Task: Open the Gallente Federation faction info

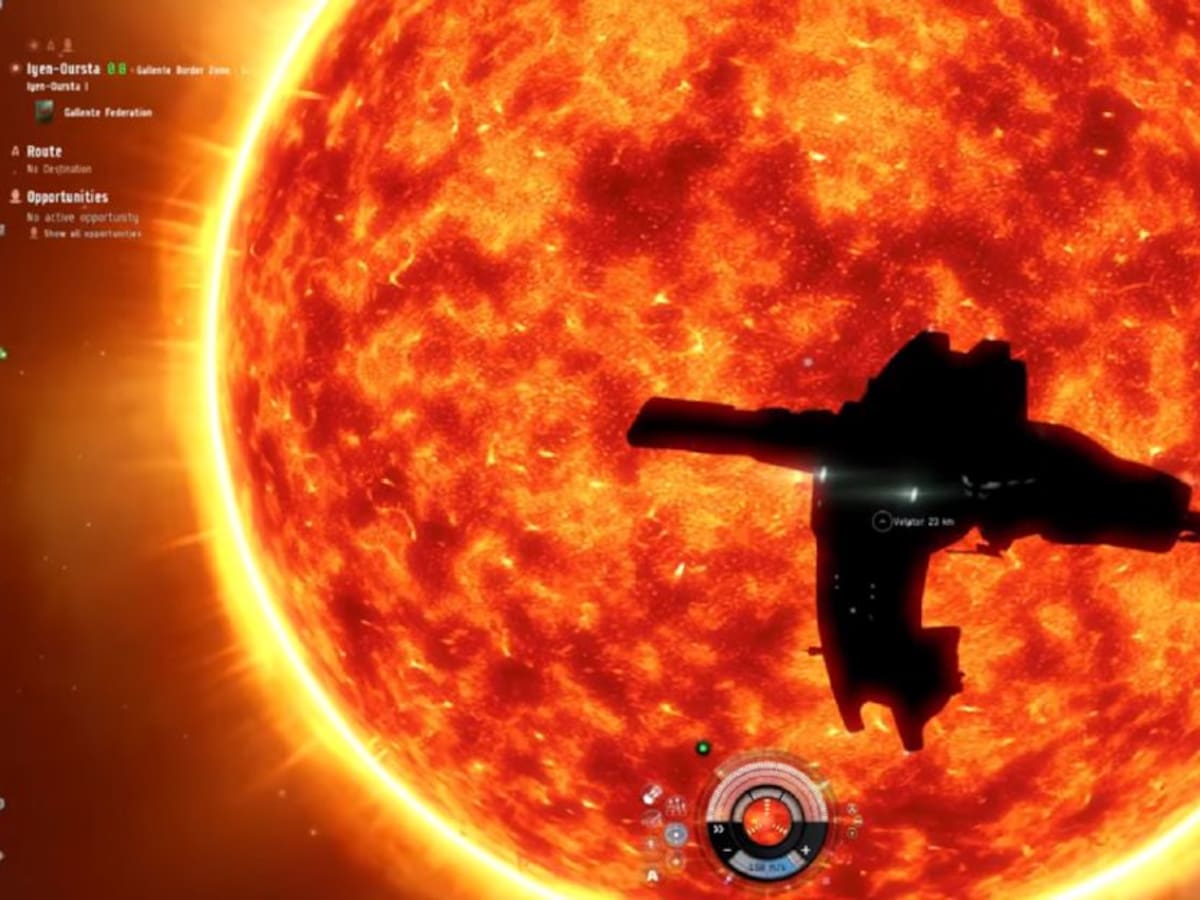Action: (x=108, y=113)
